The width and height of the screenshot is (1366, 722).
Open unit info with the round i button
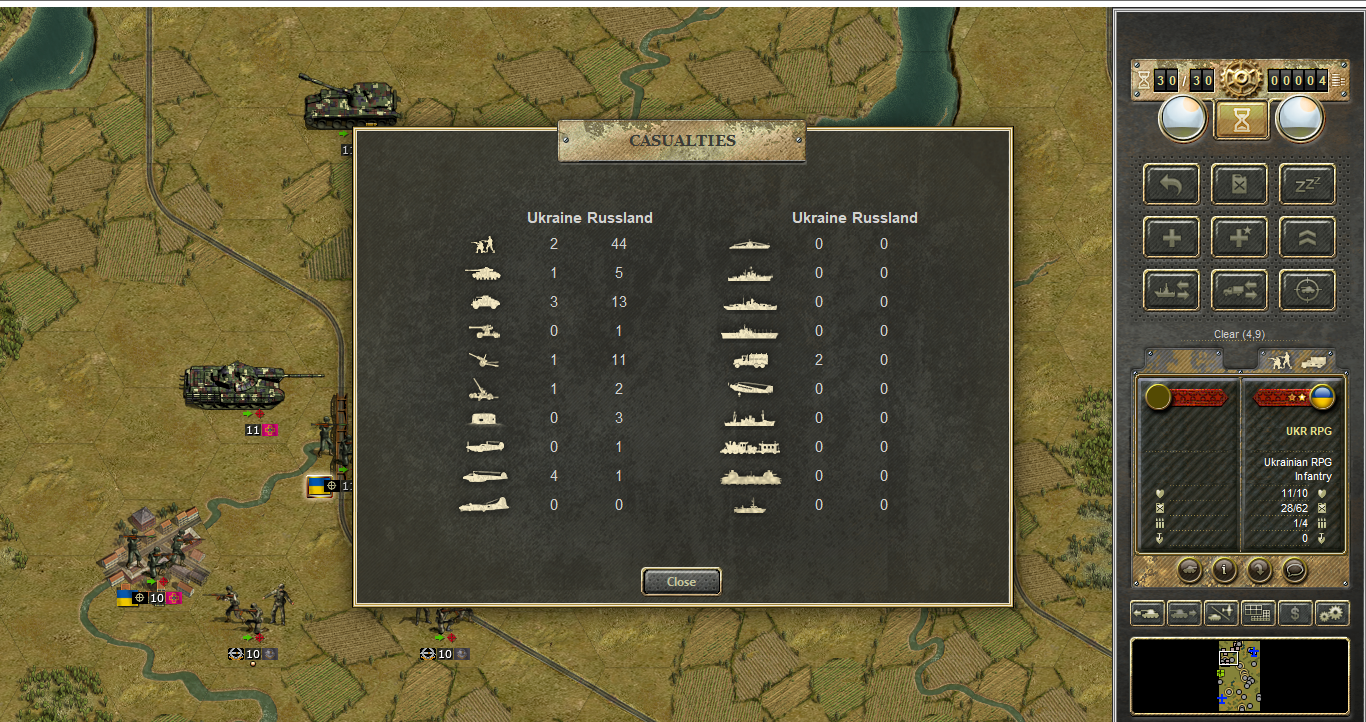(1224, 570)
